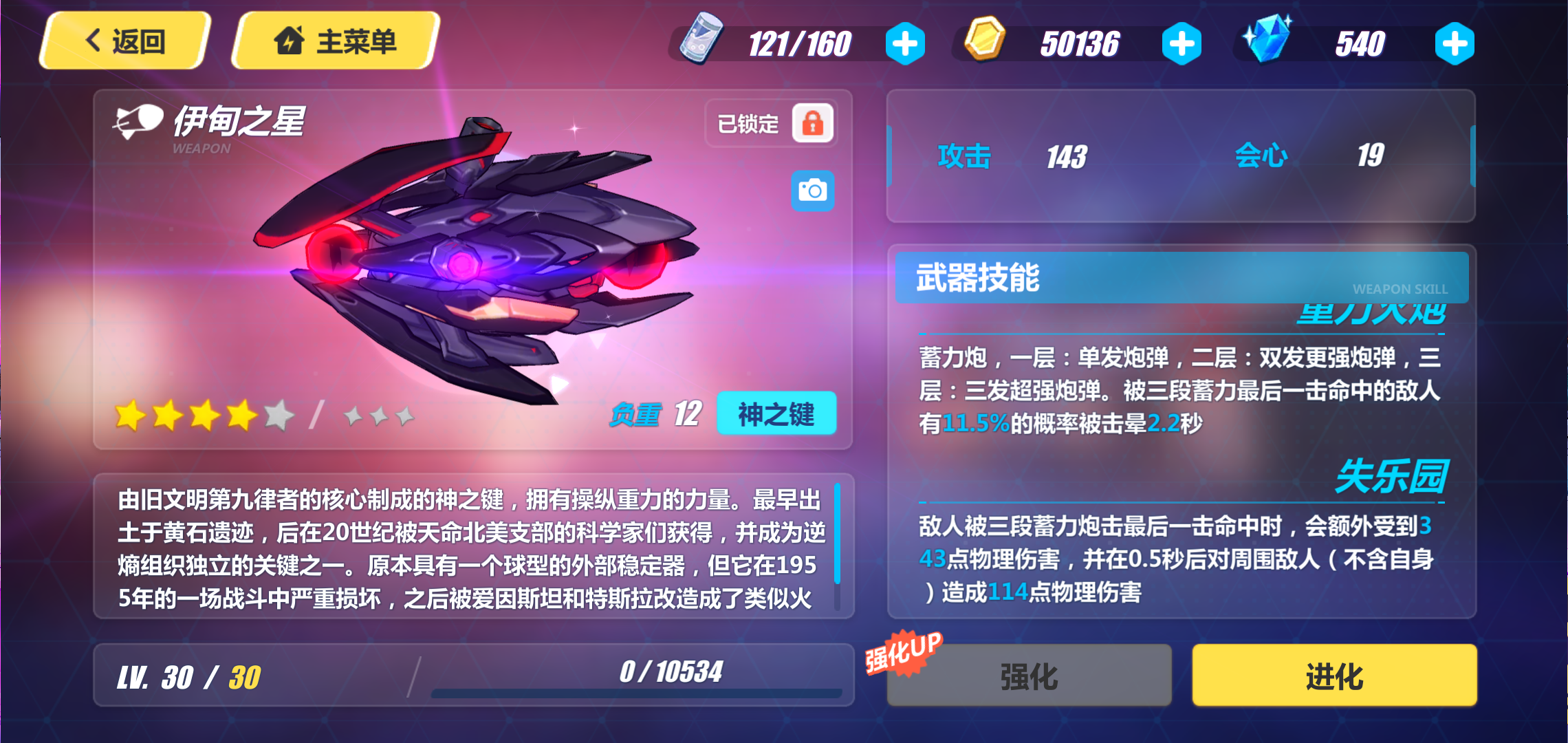This screenshot has height=743, width=1568.
Task: Click the weapon rocket icon beside 伊甸之星
Action: pos(137,122)
